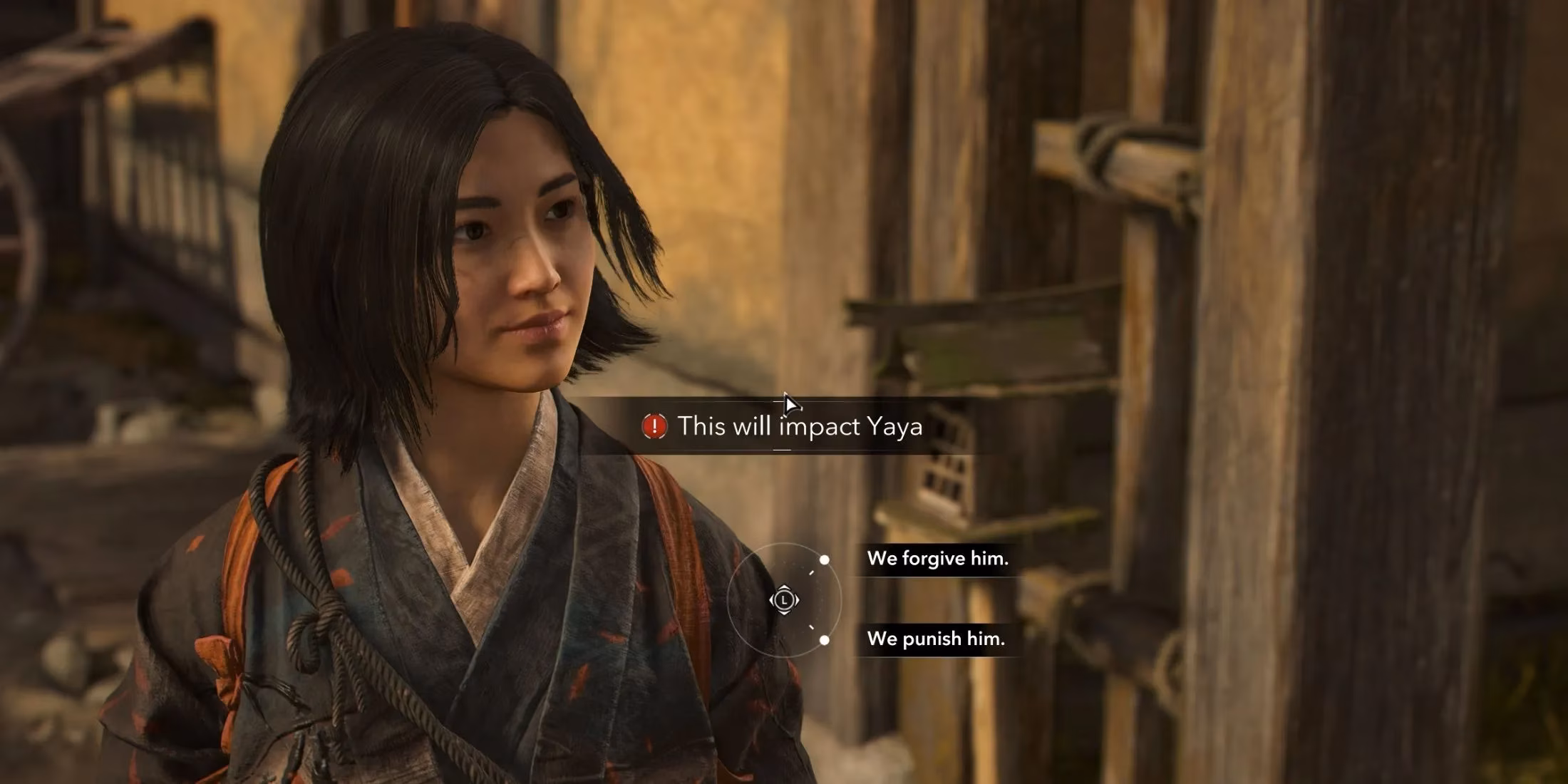
Task: Click the up arrow on the L-stick indicator
Action: click(784, 587)
